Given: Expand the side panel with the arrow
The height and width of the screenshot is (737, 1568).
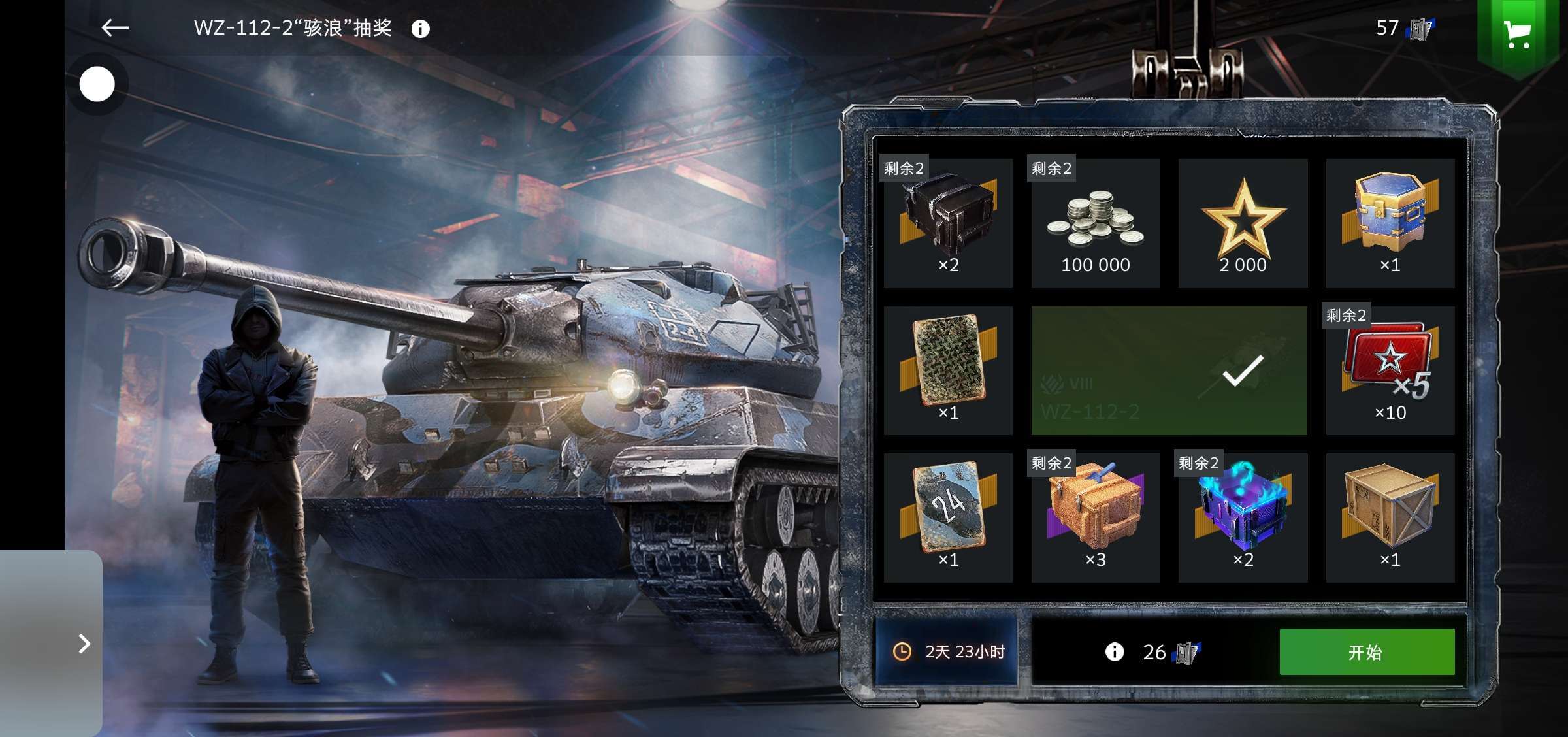Looking at the screenshot, I should (x=84, y=644).
